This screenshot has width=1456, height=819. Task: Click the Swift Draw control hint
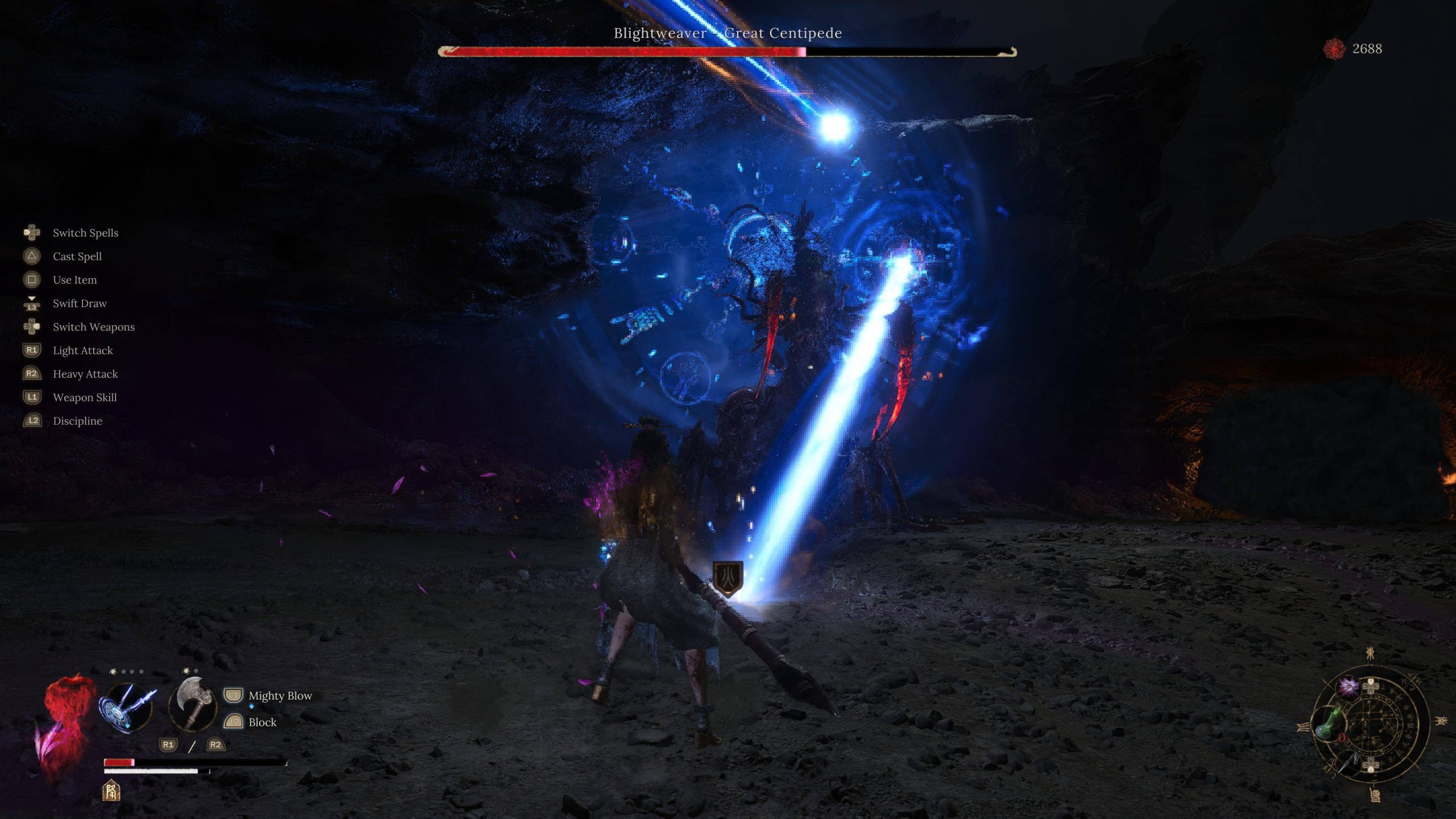(x=80, y=303)
